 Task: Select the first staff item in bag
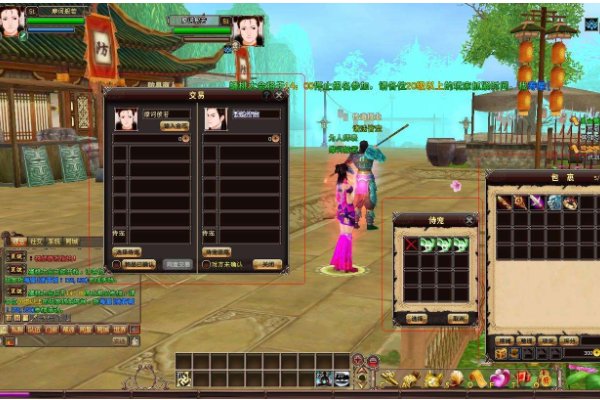pos(505,202)
